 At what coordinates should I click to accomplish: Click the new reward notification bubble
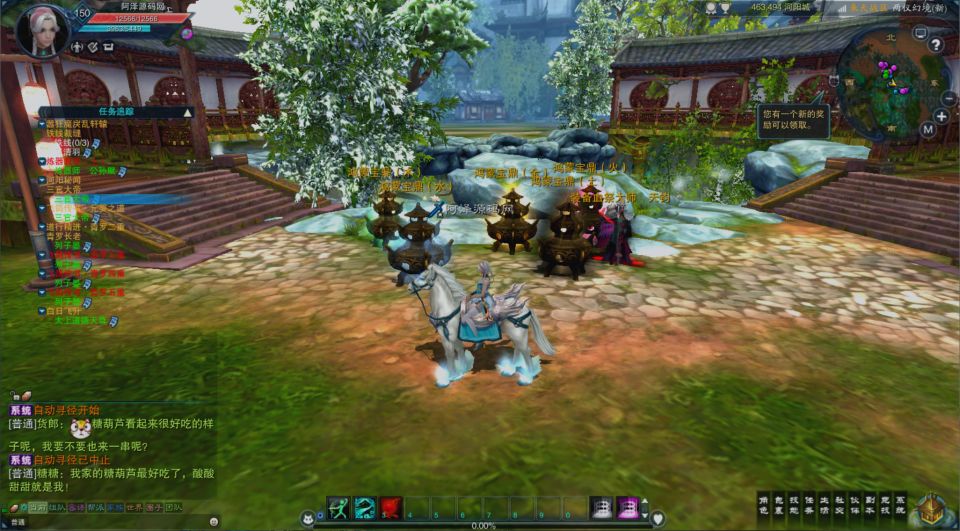[790, 119]
